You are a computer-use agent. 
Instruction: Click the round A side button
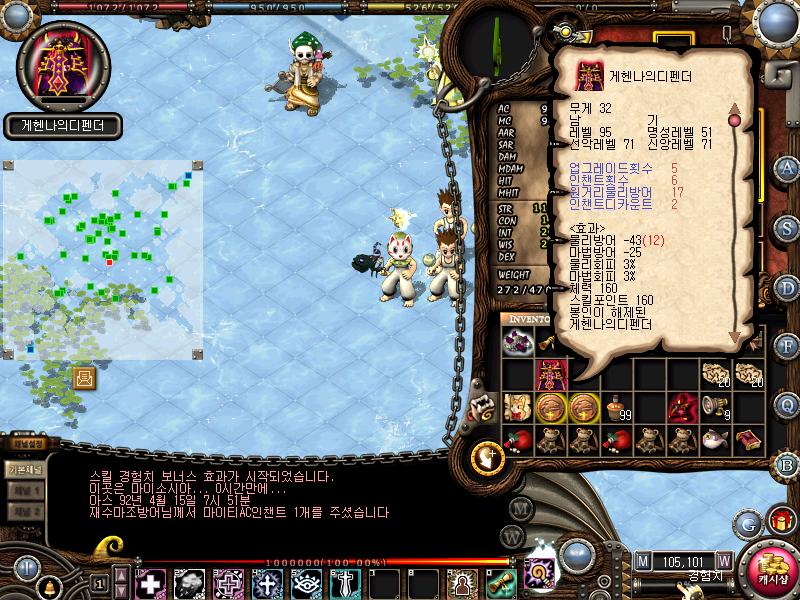click(787, 167)
